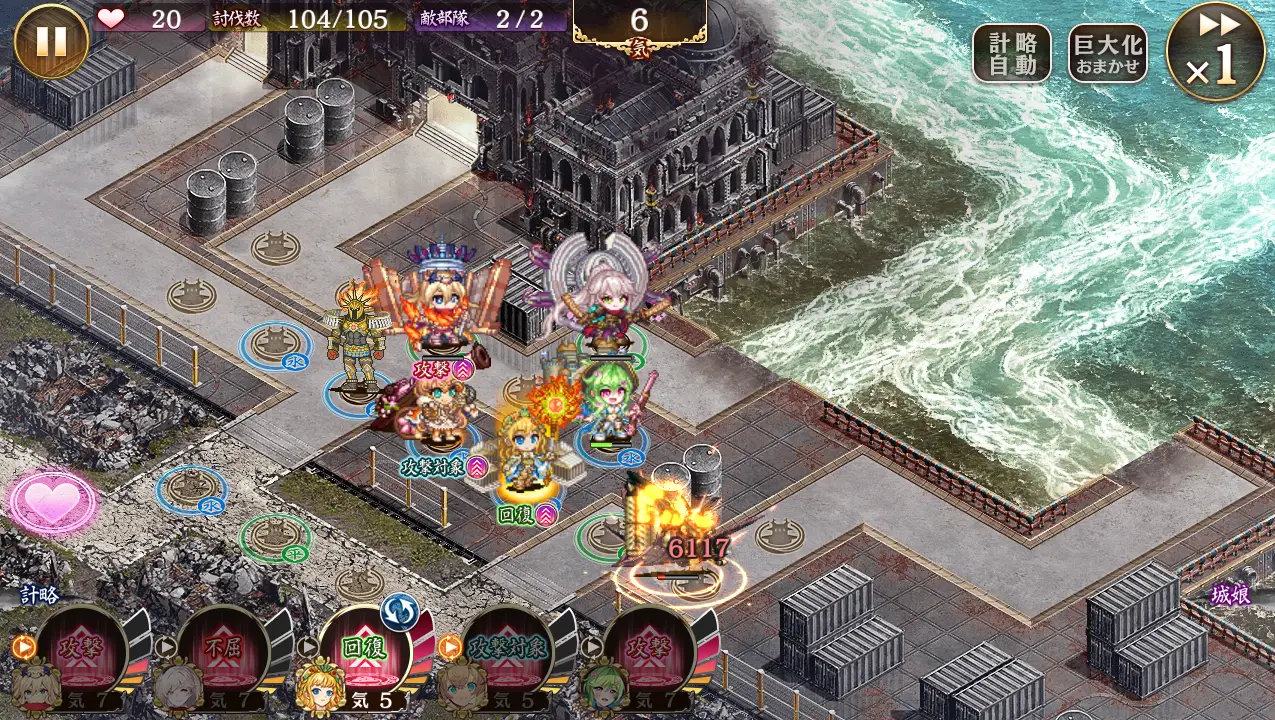Activate the 攻撃対象 strategy slot
This screenshot has width=1275, height=720.
pyautogui.click(x=507, y=648)
